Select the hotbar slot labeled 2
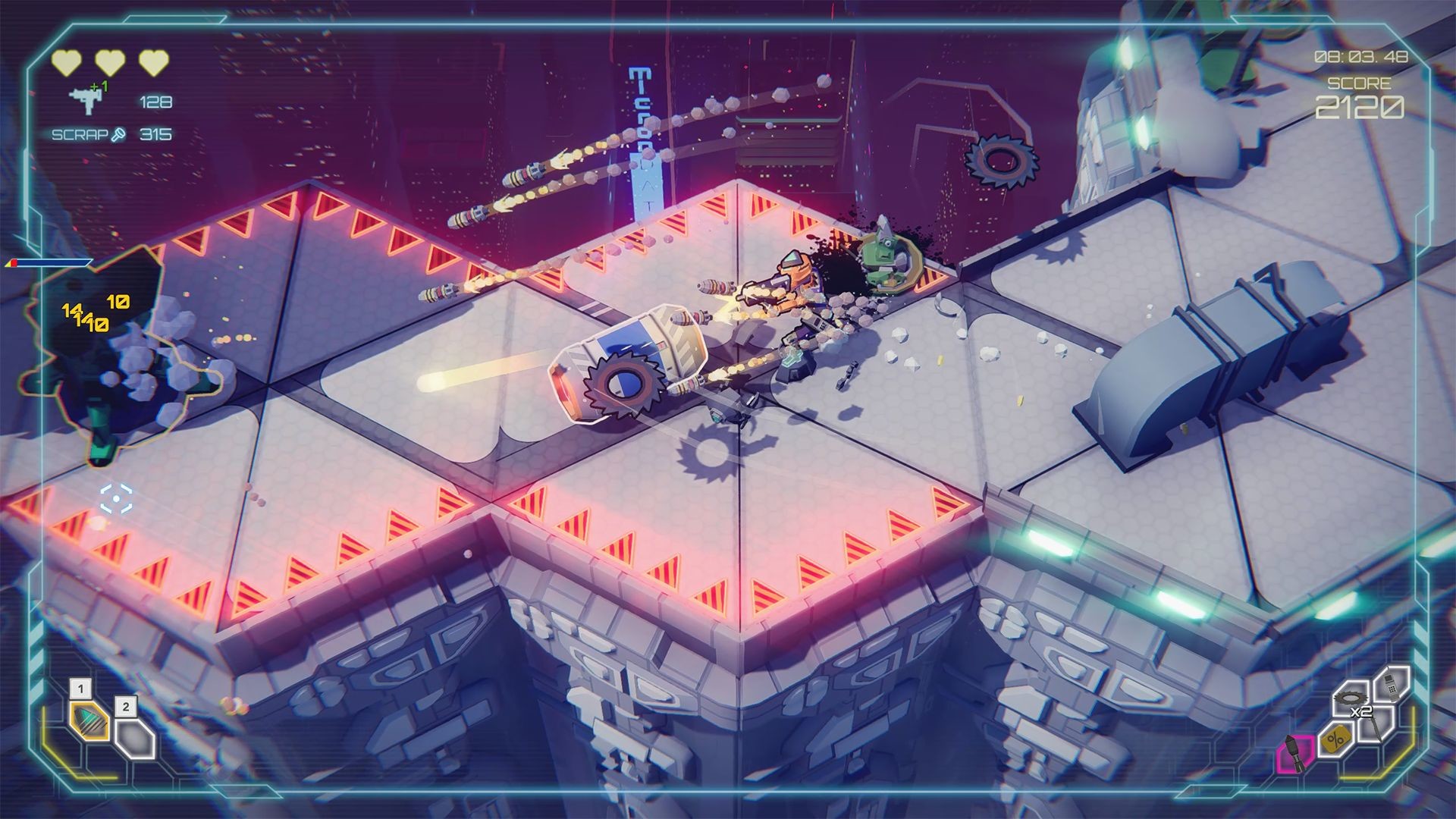The width and height of the screenshot is (1456, 819). [126, 707]
